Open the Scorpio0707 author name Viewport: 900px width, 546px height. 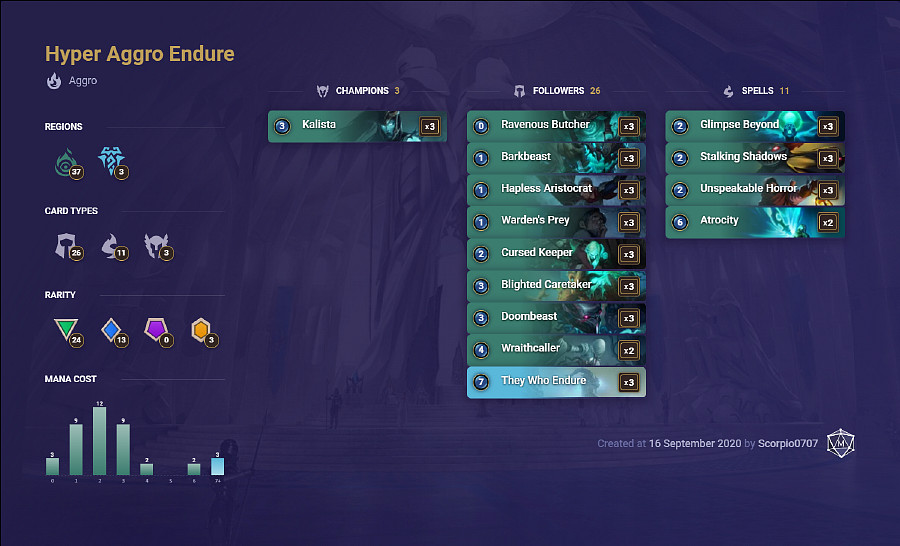pyautogui.click(x=789, y=443)
